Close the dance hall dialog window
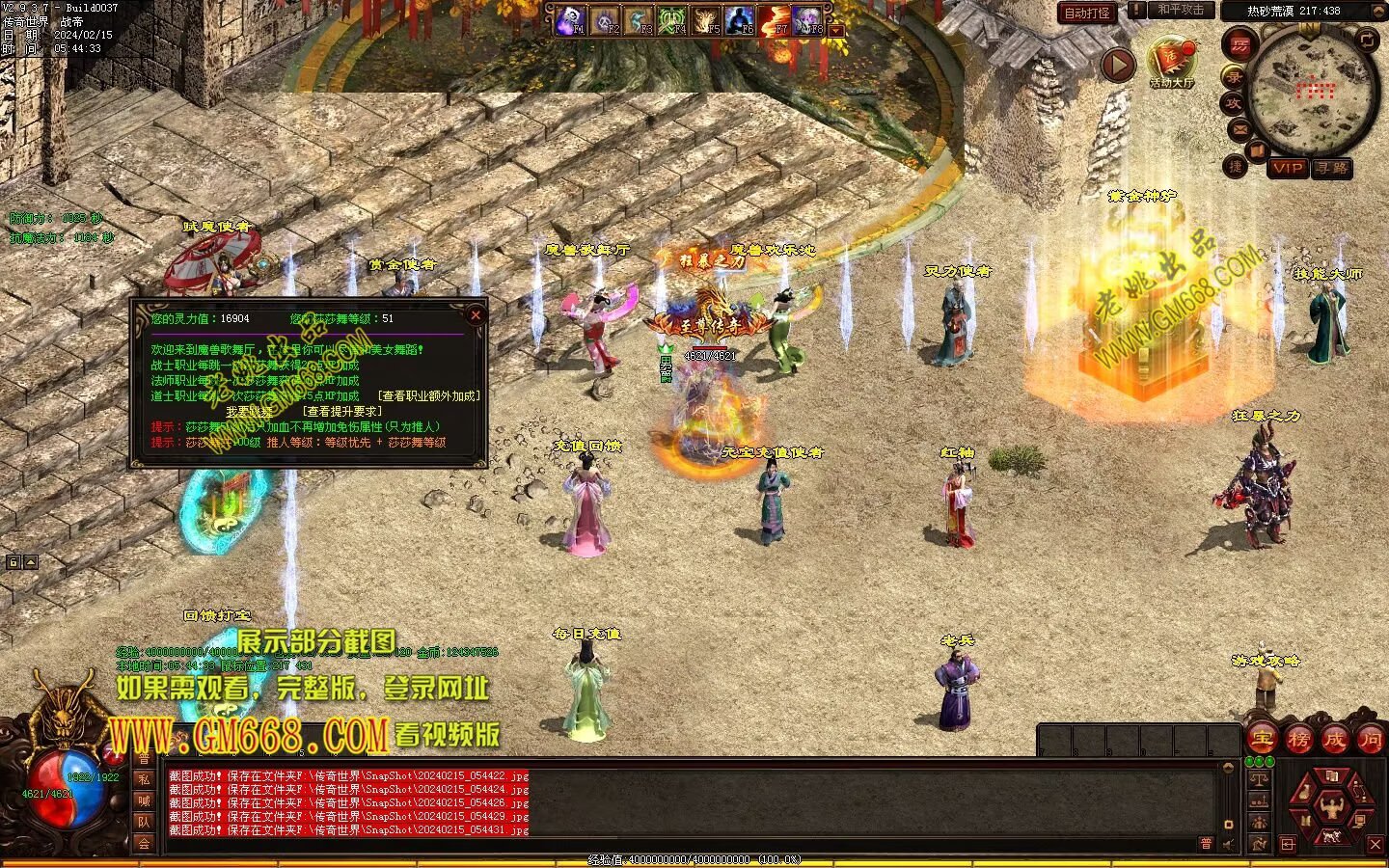 tap(475, 315)
